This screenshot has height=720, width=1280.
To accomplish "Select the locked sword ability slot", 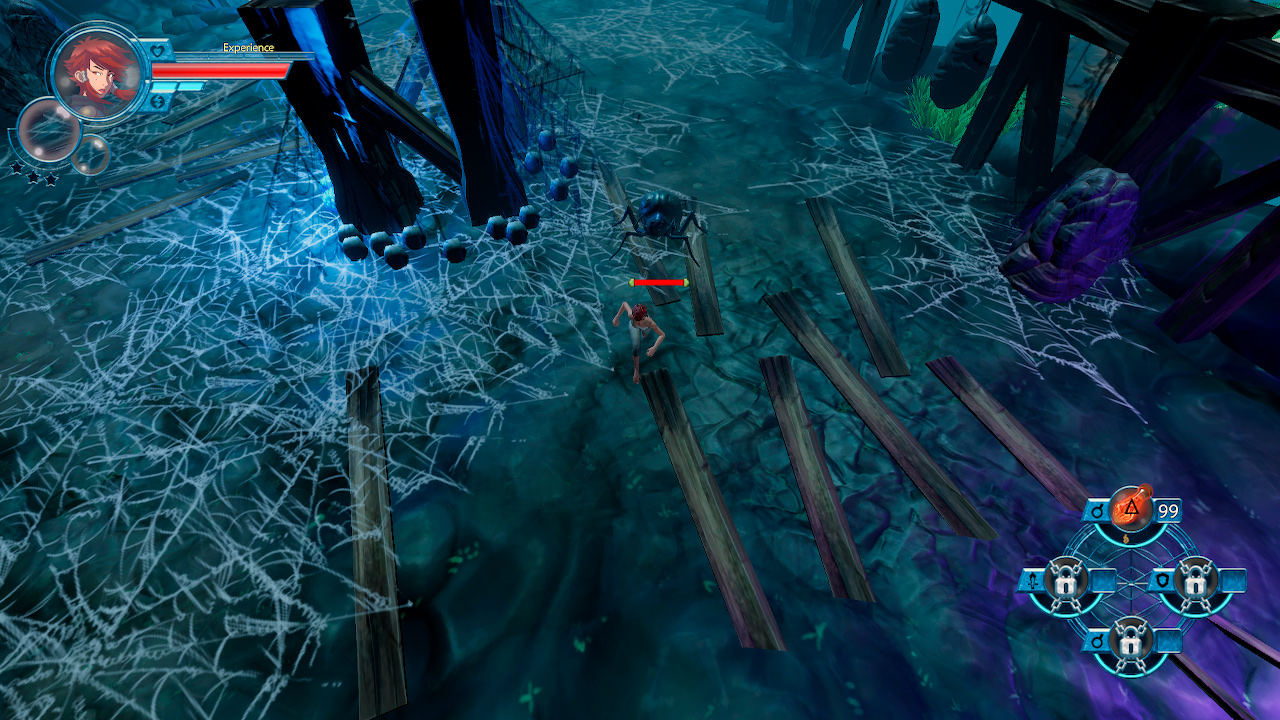I will pyautogui.click(x=1066, y=580).
